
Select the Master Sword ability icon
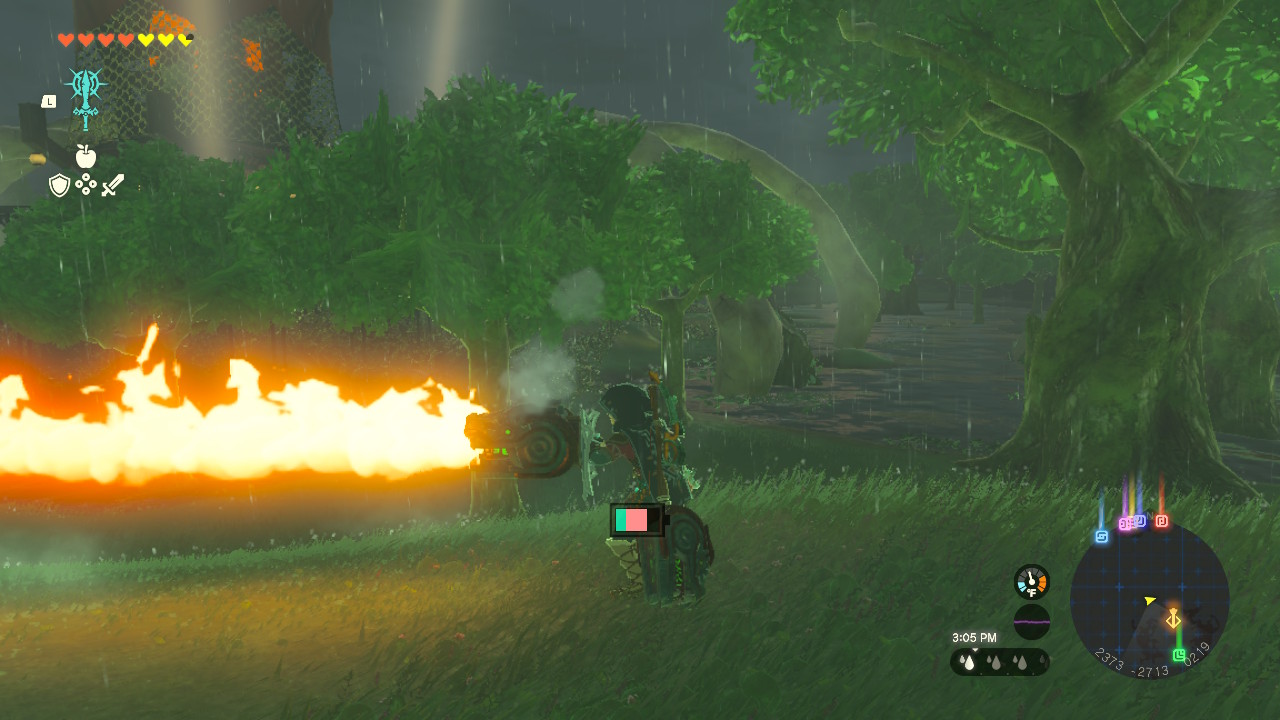pyautogui.click(x=86, y=97)
